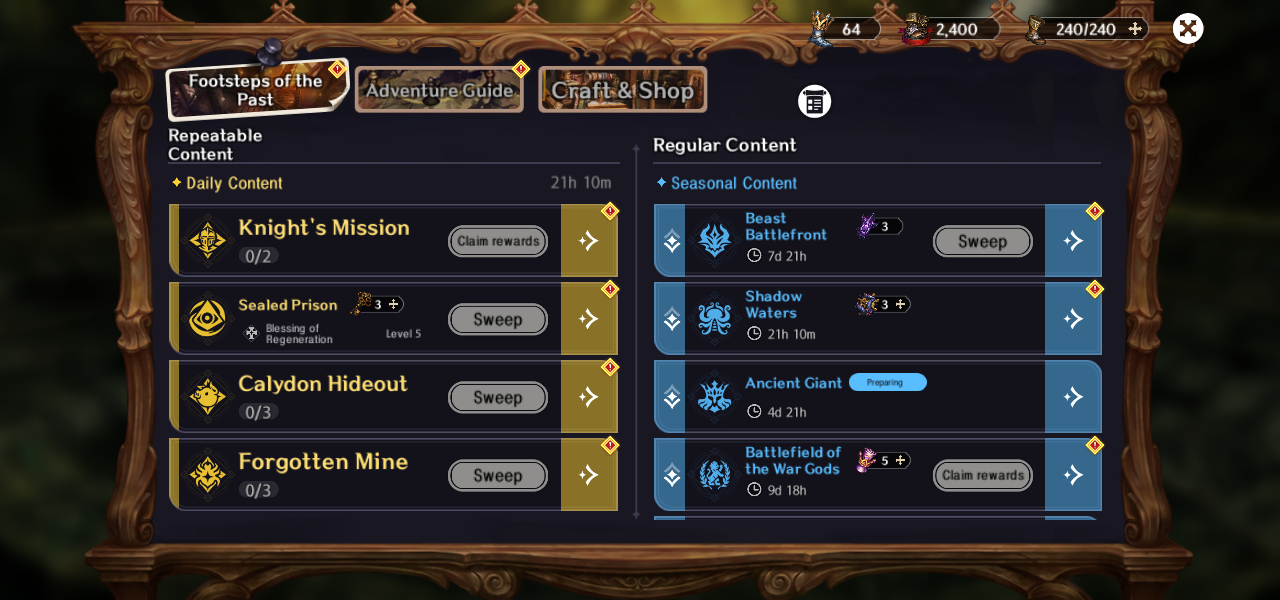Add more stamina with the plus button
Viewport: 1280px width, 600px height.
[1135, 29]
